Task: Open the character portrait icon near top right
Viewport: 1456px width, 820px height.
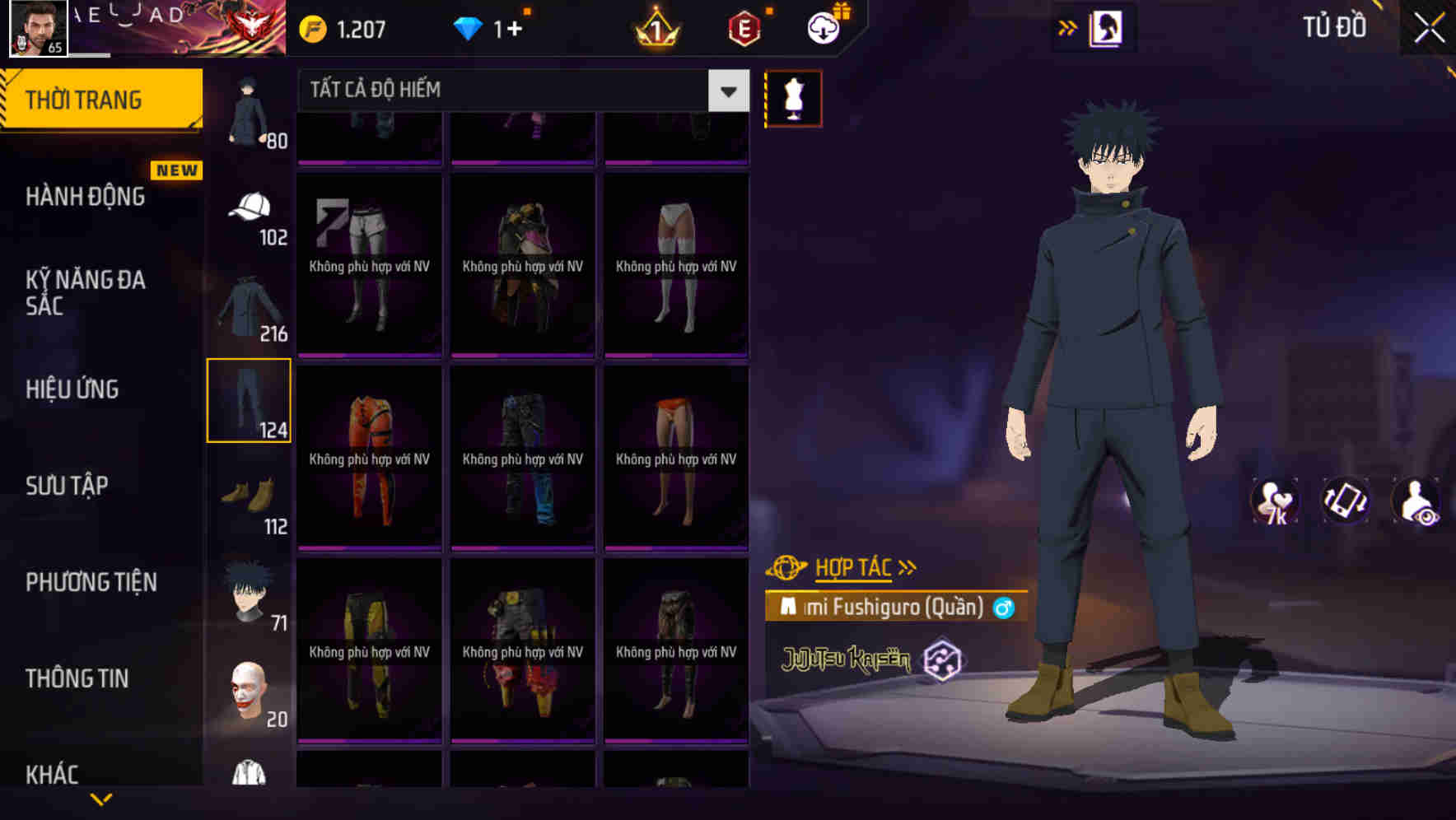Action: (x=1105, y=27)
